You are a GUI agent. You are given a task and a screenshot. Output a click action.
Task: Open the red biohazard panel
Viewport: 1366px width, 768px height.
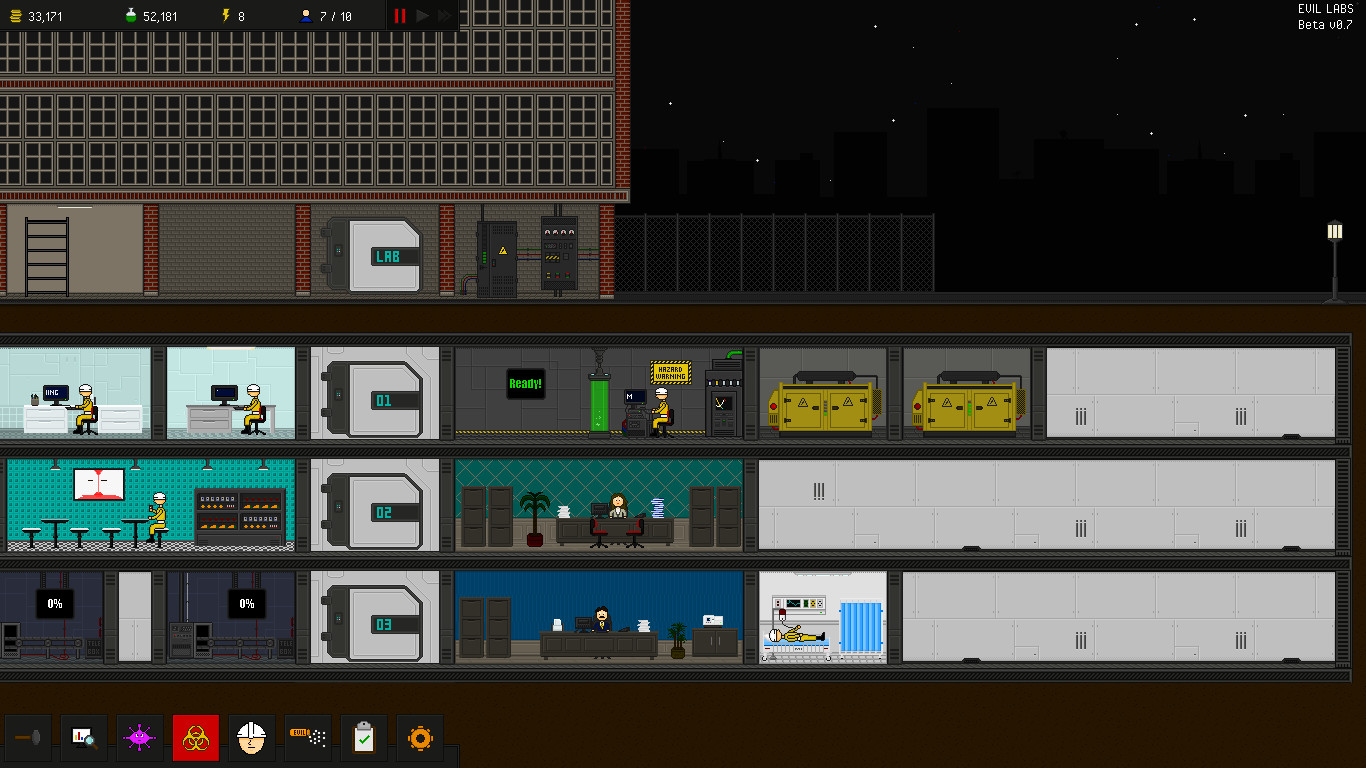196,737
